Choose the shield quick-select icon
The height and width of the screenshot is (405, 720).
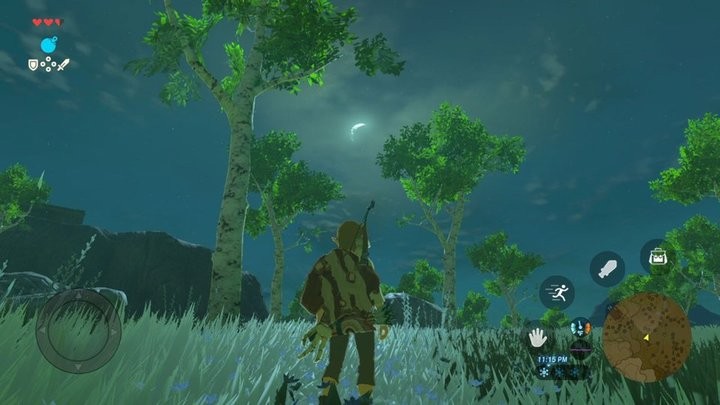point(34,65)
